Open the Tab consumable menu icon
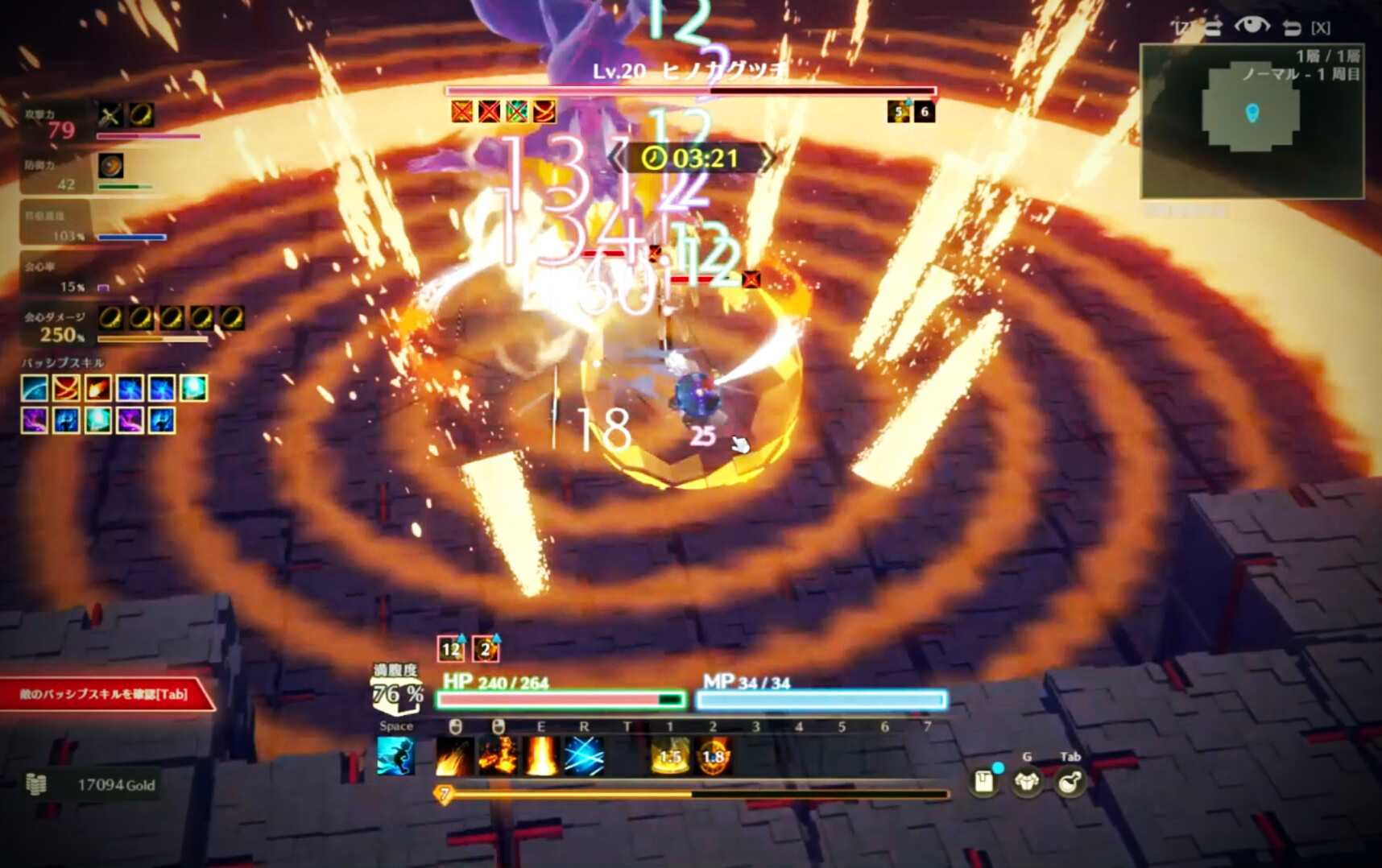Screen dimensions: 1382x868 [1070, 783]
